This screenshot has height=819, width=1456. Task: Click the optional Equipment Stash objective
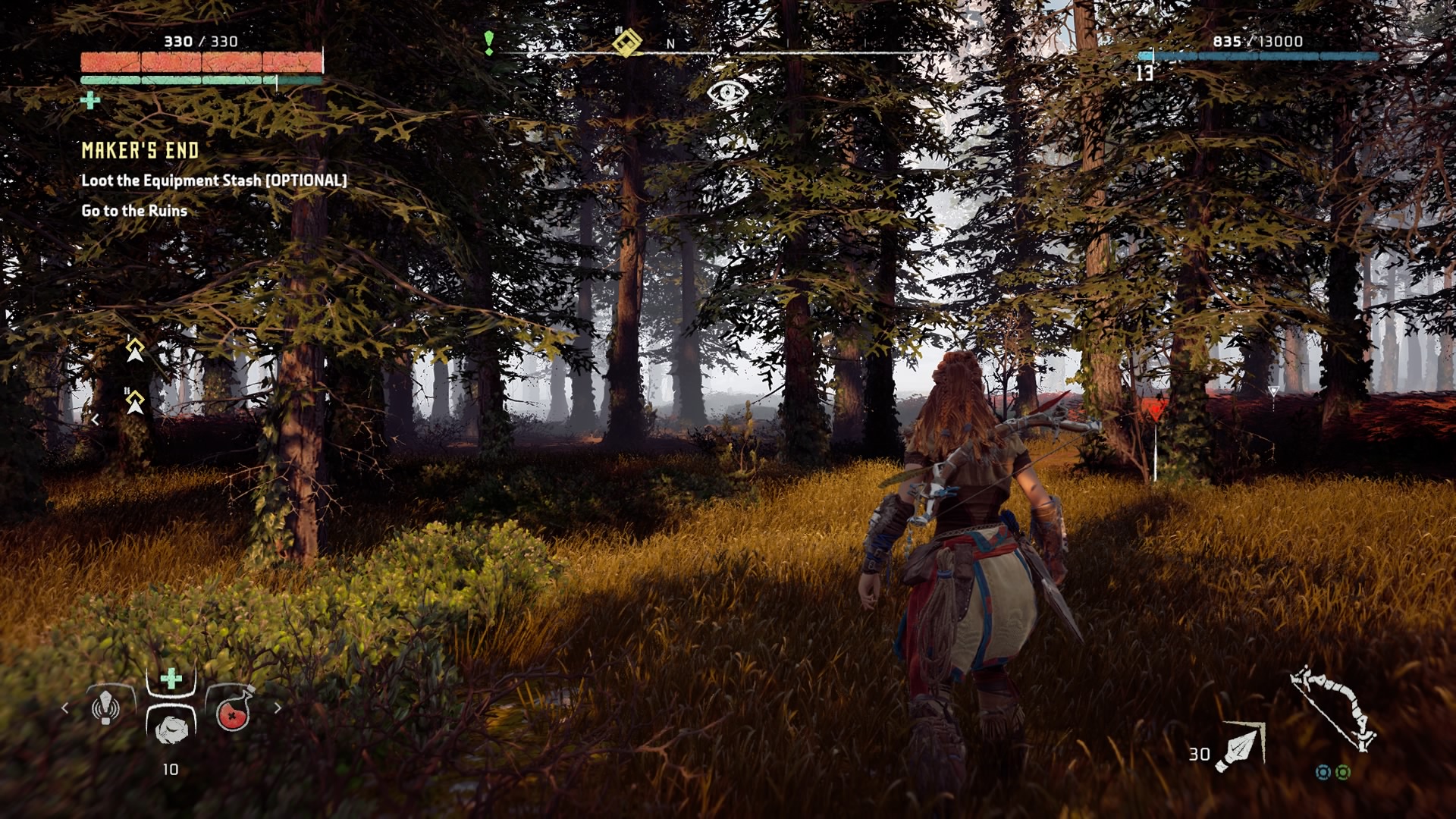tap(214, 180)
